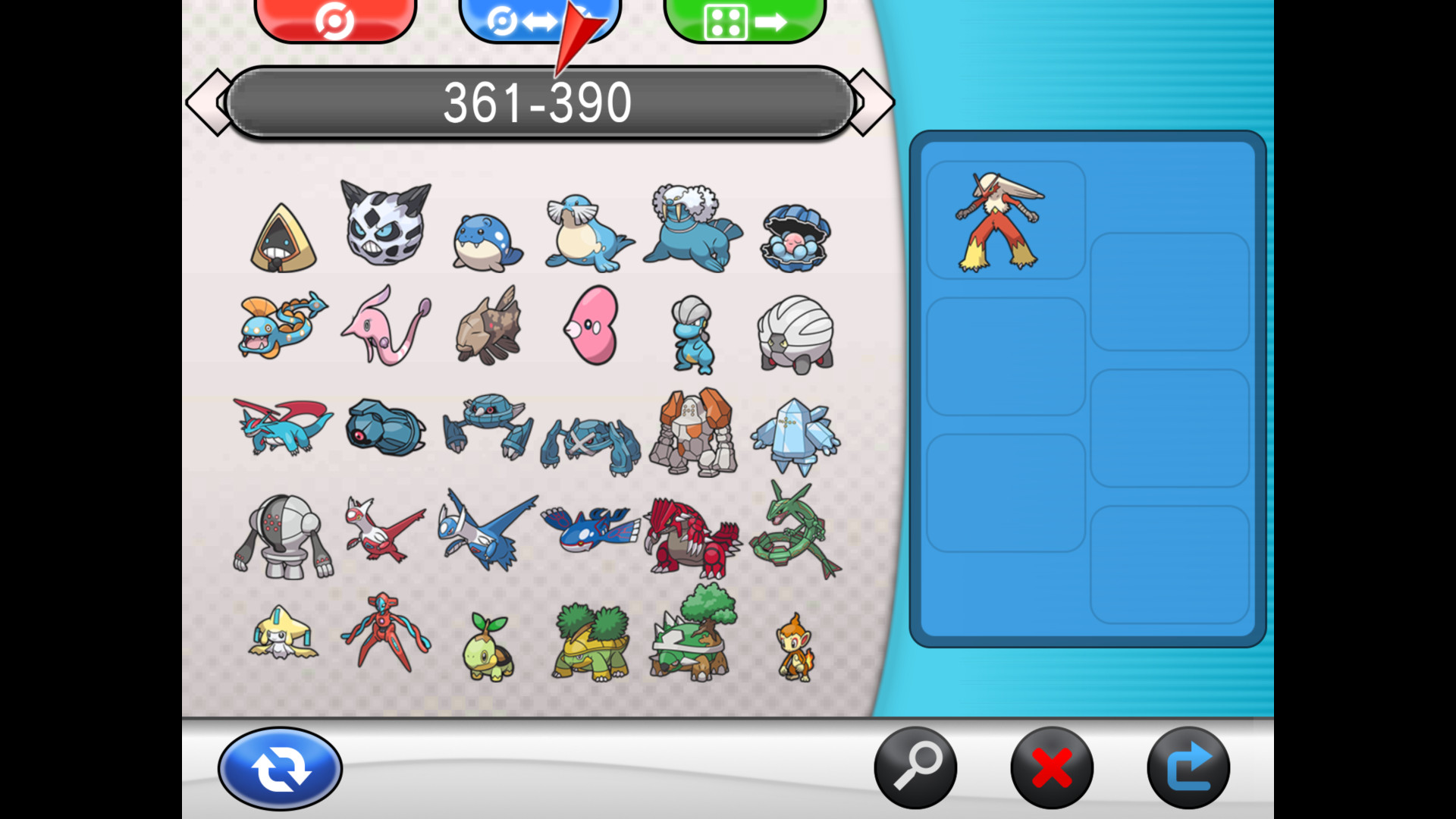Select Metagross from the third row

click(591, 432)
